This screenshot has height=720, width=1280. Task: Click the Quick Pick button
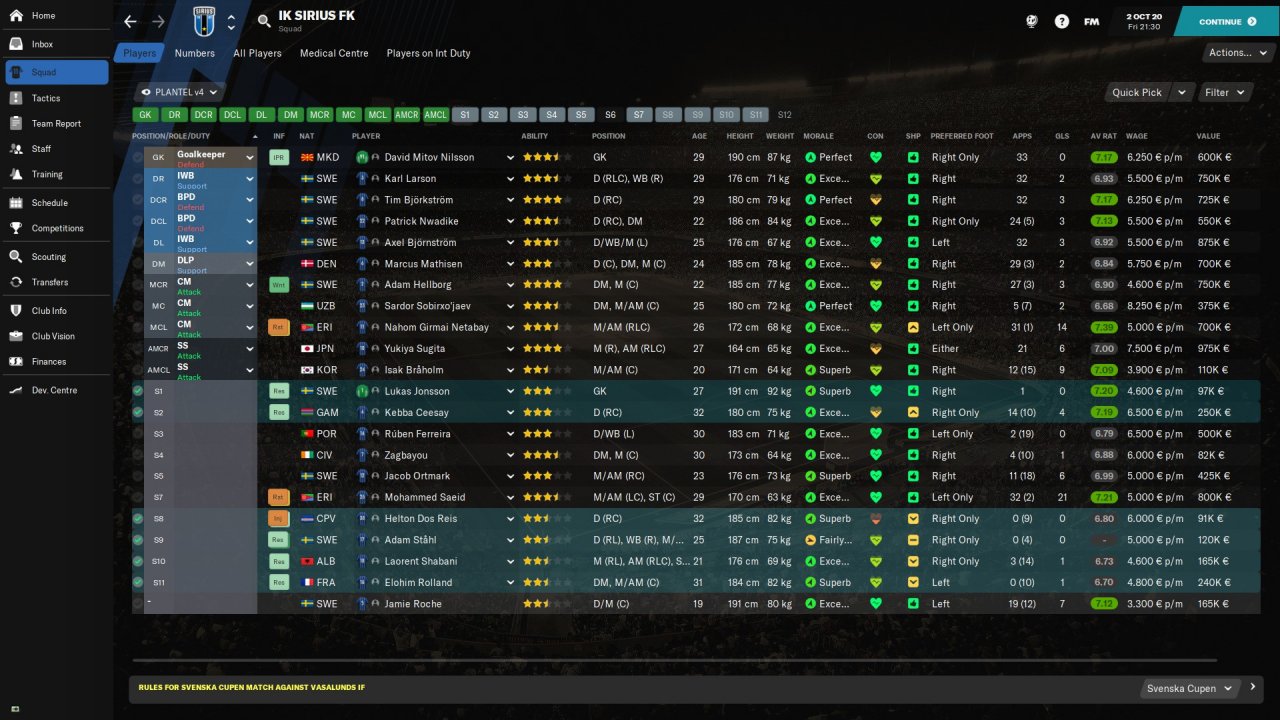coord(1137,92)
